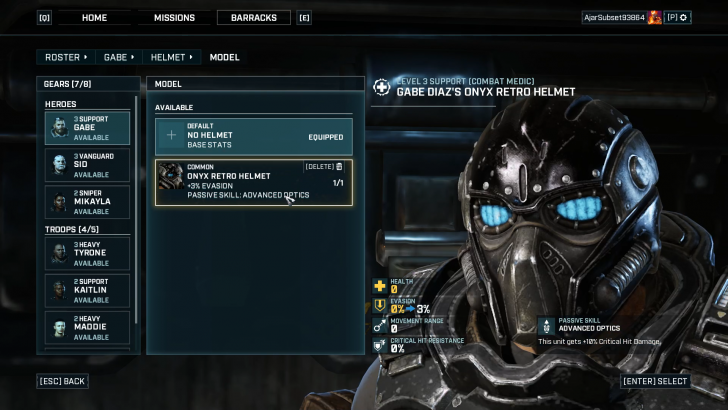Select Heavy trooper Tyrone
Screen dimensions: 728x410
click(x=87, y=253)
